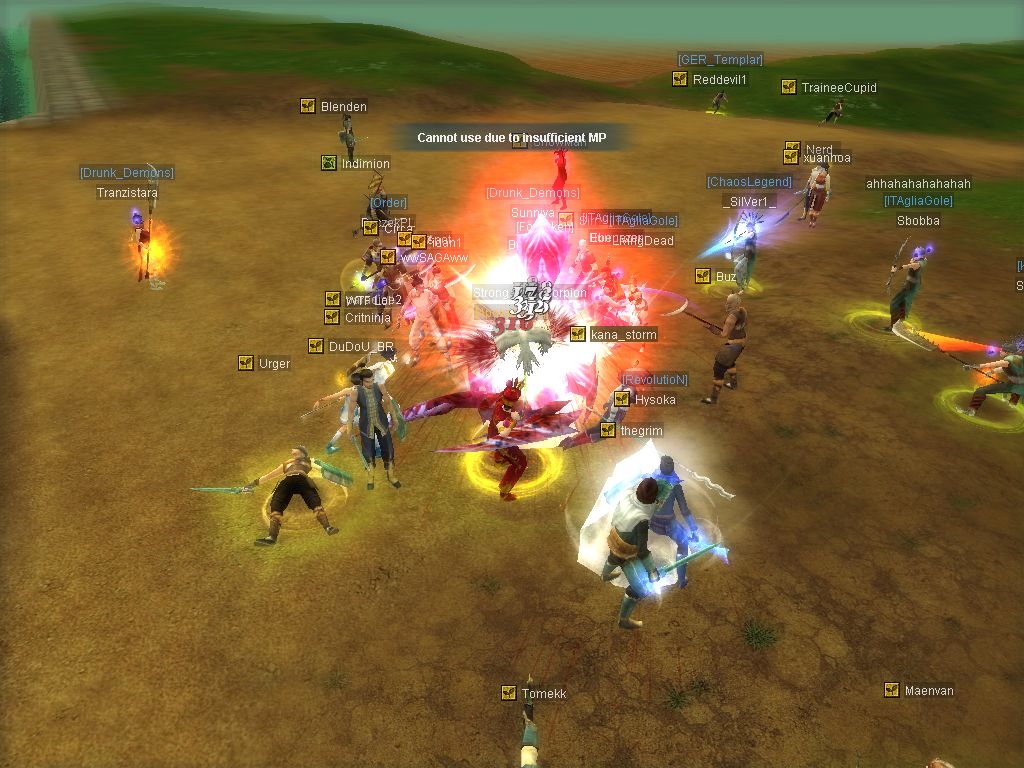This screenshot has height=768, width=1024.
Task: Target the Indimion name tag
Action: tap(365, 164)
